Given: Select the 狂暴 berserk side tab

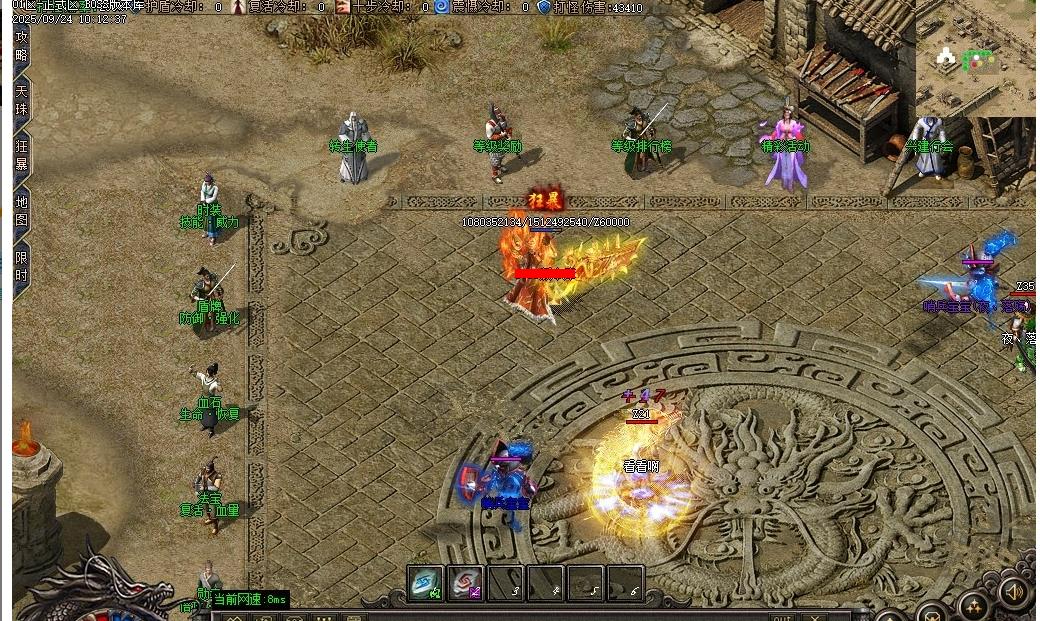Looking at the screenshot, I should (22, 155).
